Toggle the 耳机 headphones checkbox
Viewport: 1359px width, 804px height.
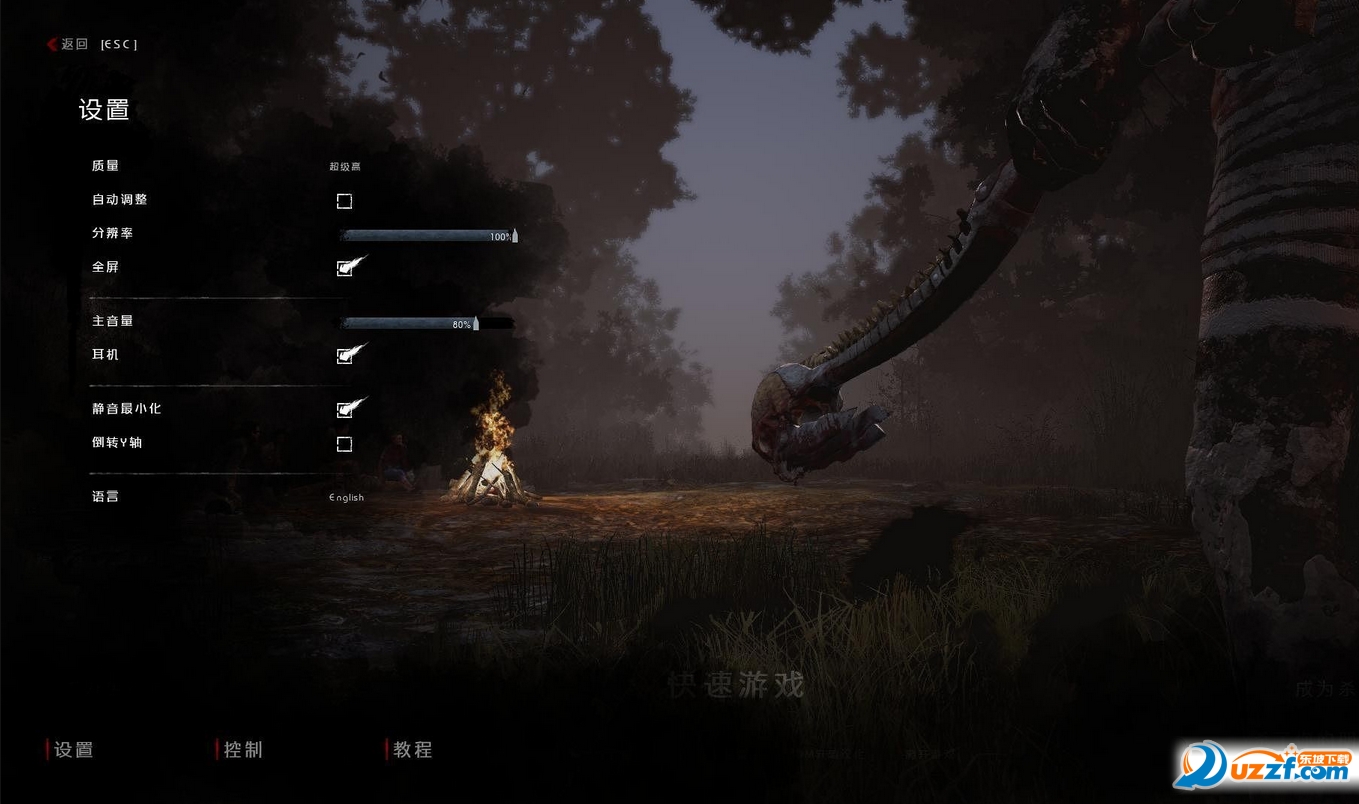[344, 356]
